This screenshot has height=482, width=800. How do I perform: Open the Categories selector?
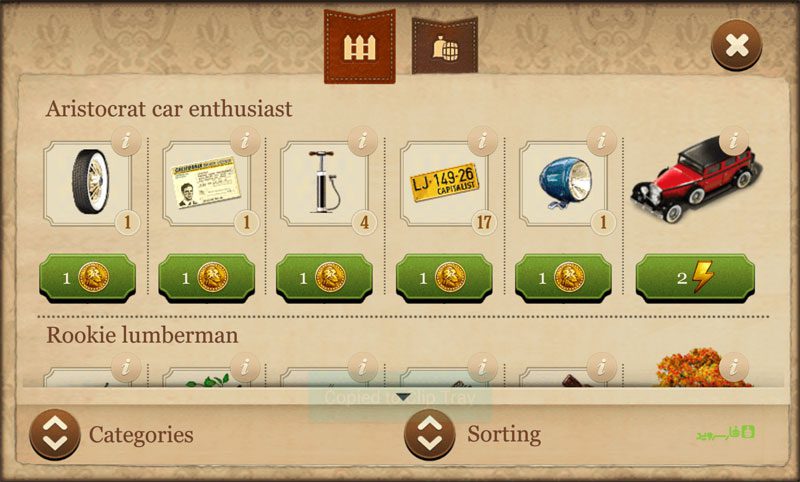[55, 435]
